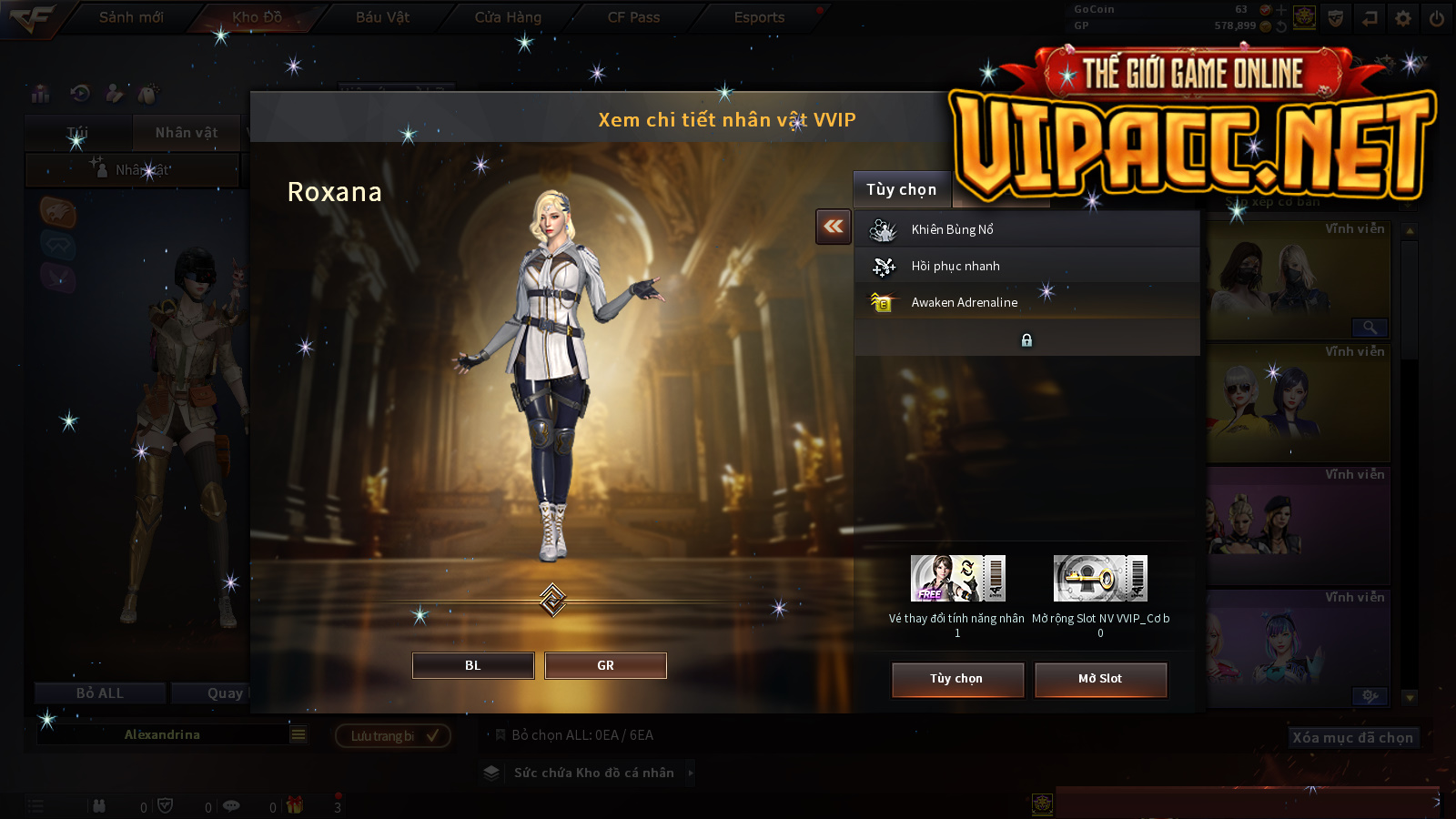Click the Tùy chọn button at bottom
1456x819 pixels.
click(x=957, y=679)
